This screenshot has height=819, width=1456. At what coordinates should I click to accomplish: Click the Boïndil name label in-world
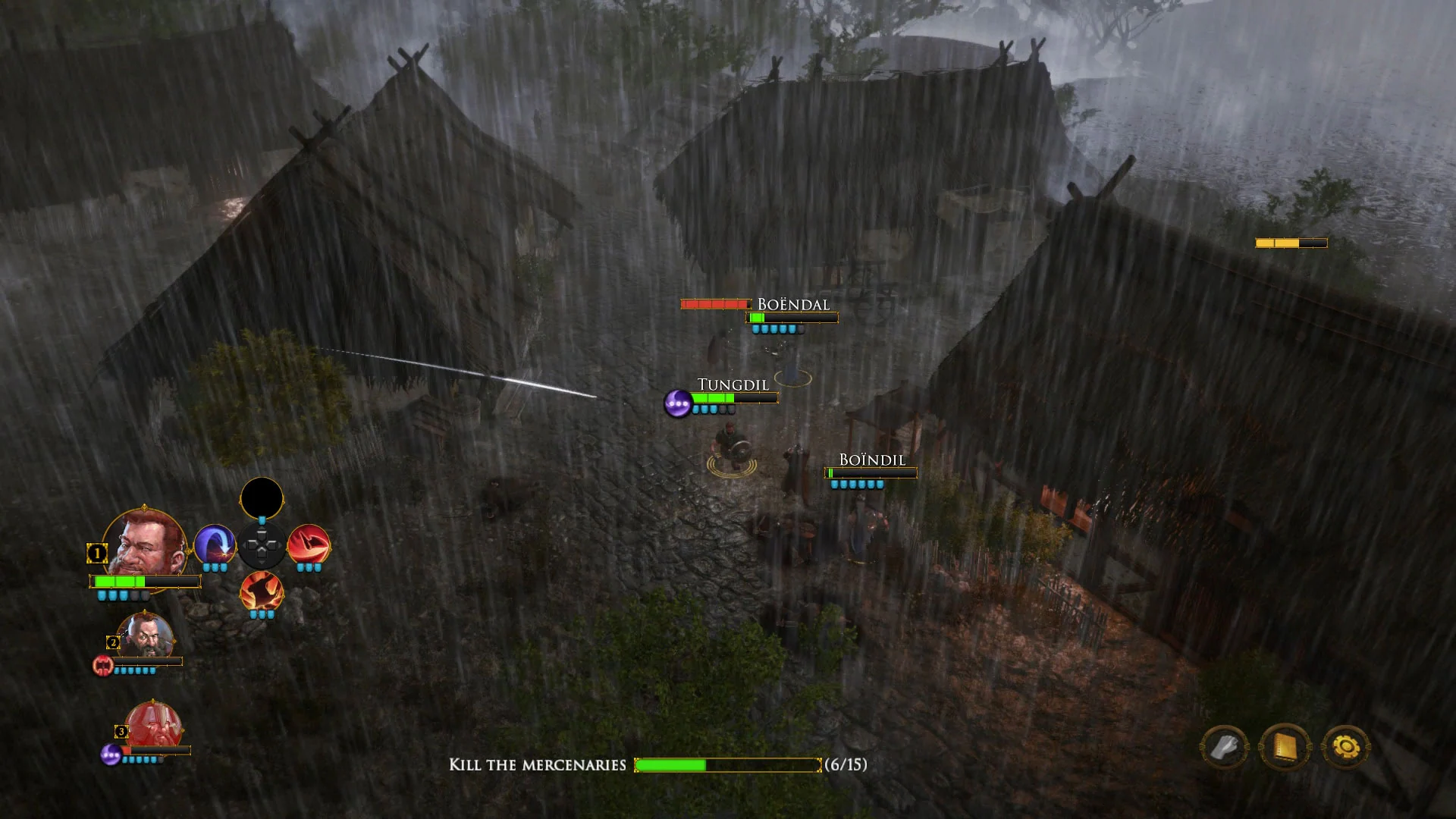[x=871, y=460]
